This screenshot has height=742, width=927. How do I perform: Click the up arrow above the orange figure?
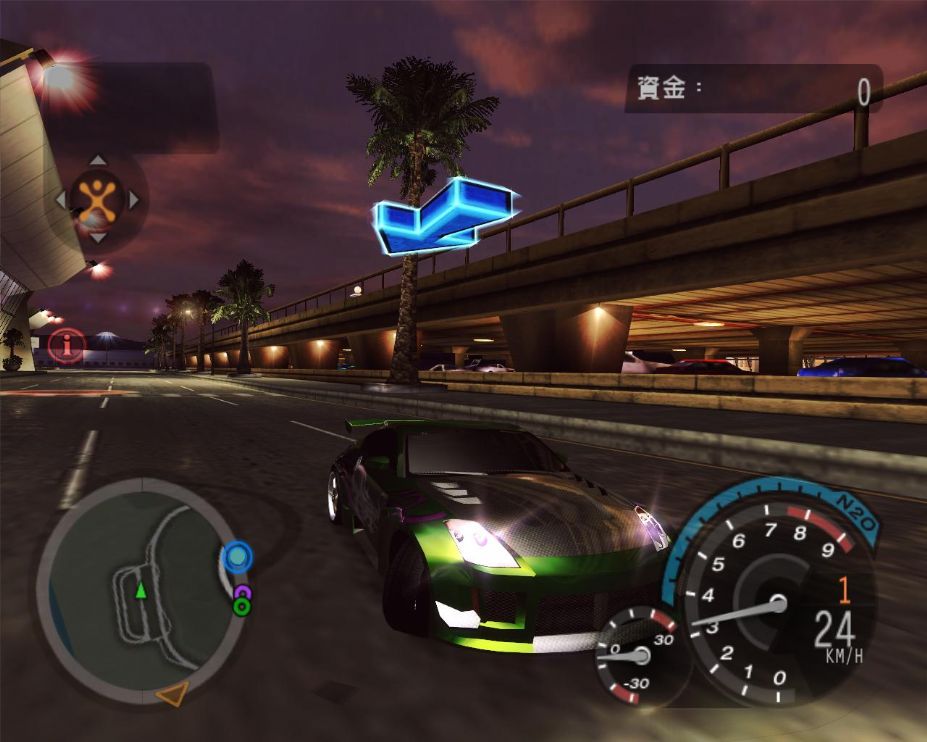tap(97, 160)
